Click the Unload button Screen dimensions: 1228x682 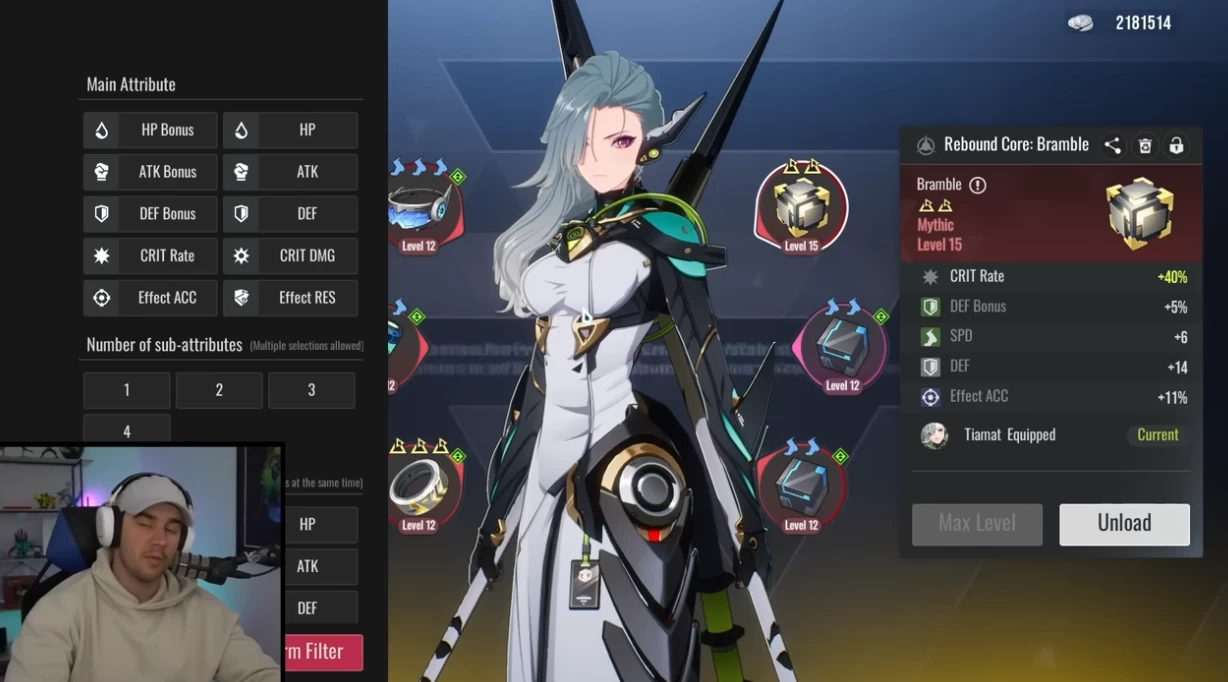pyautogui.click(x=1124, y=524)
